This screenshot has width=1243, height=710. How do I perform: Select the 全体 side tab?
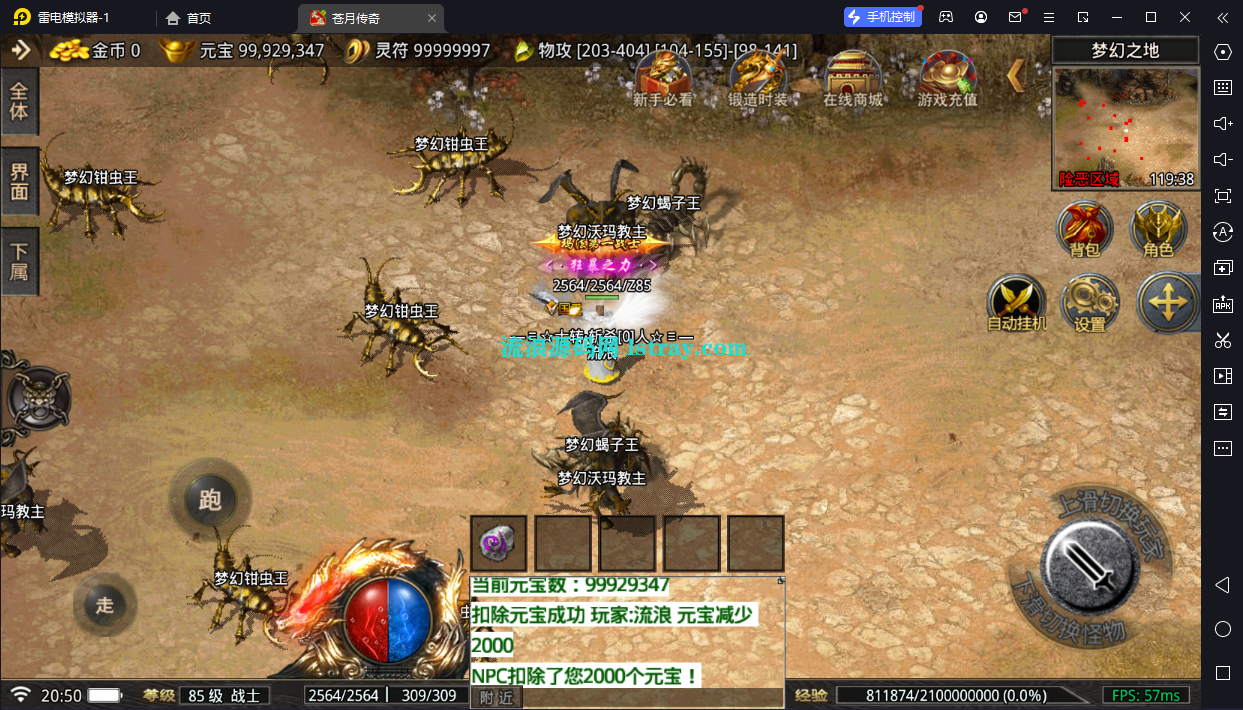pos(19,101)
